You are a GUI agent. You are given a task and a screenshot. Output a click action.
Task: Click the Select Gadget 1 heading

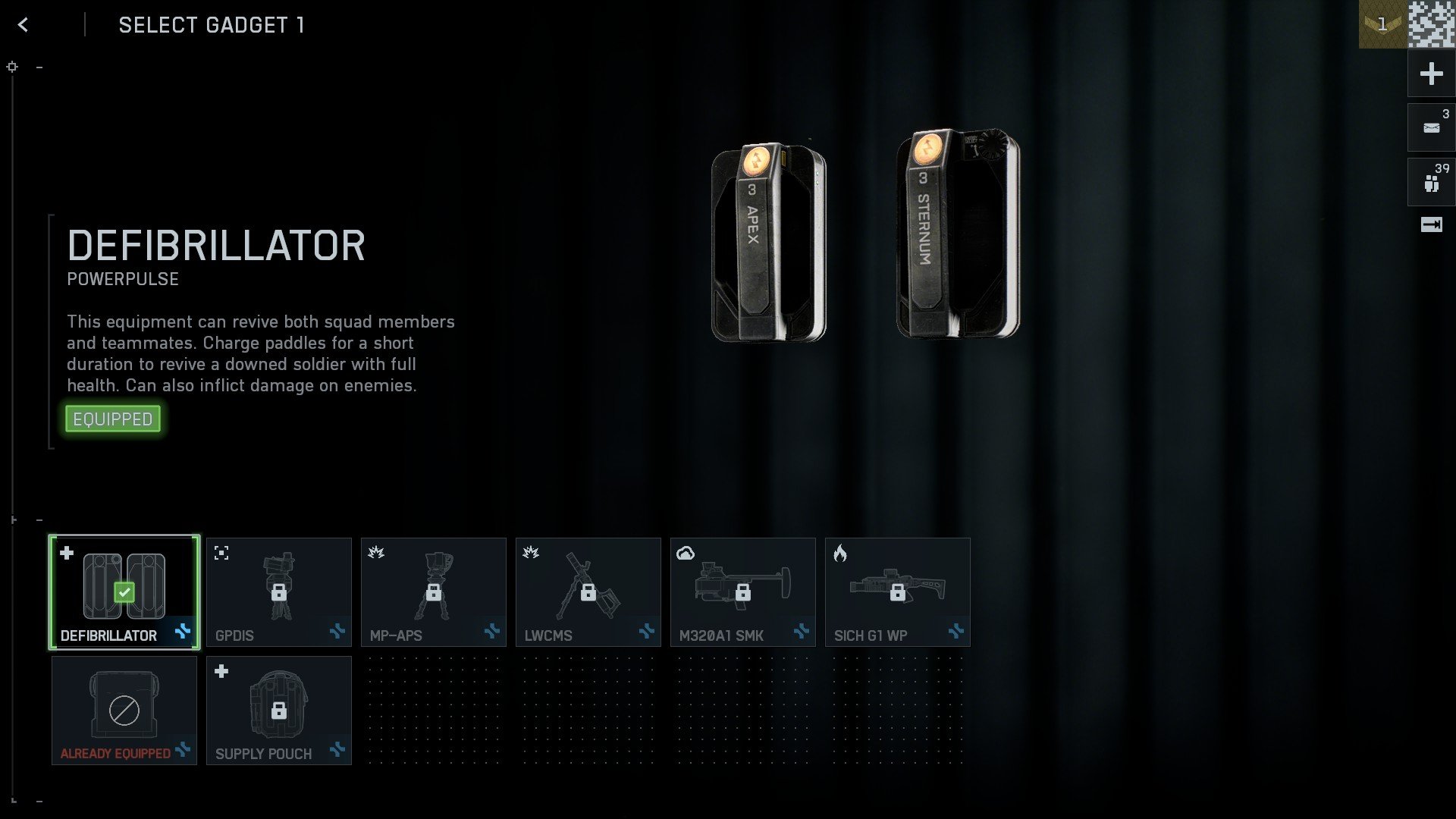click(x=211, y=25)
